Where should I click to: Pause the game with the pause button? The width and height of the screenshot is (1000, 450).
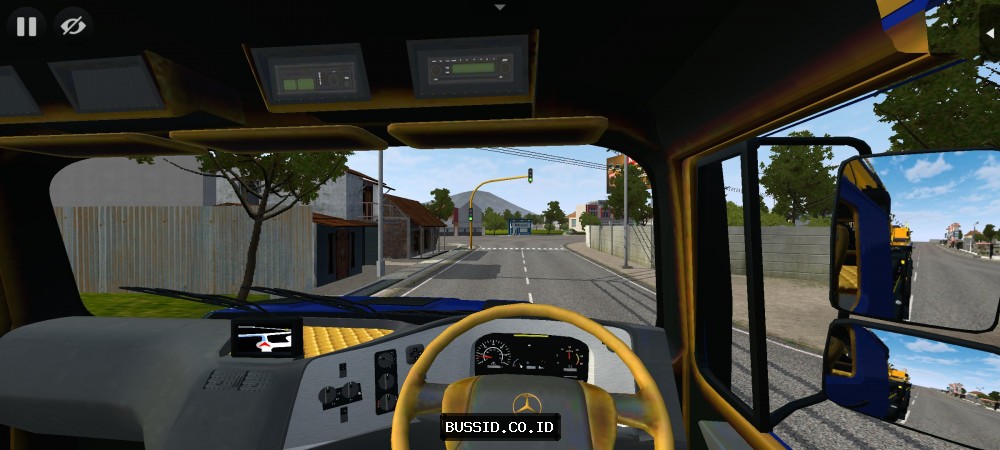coord(26,26)
